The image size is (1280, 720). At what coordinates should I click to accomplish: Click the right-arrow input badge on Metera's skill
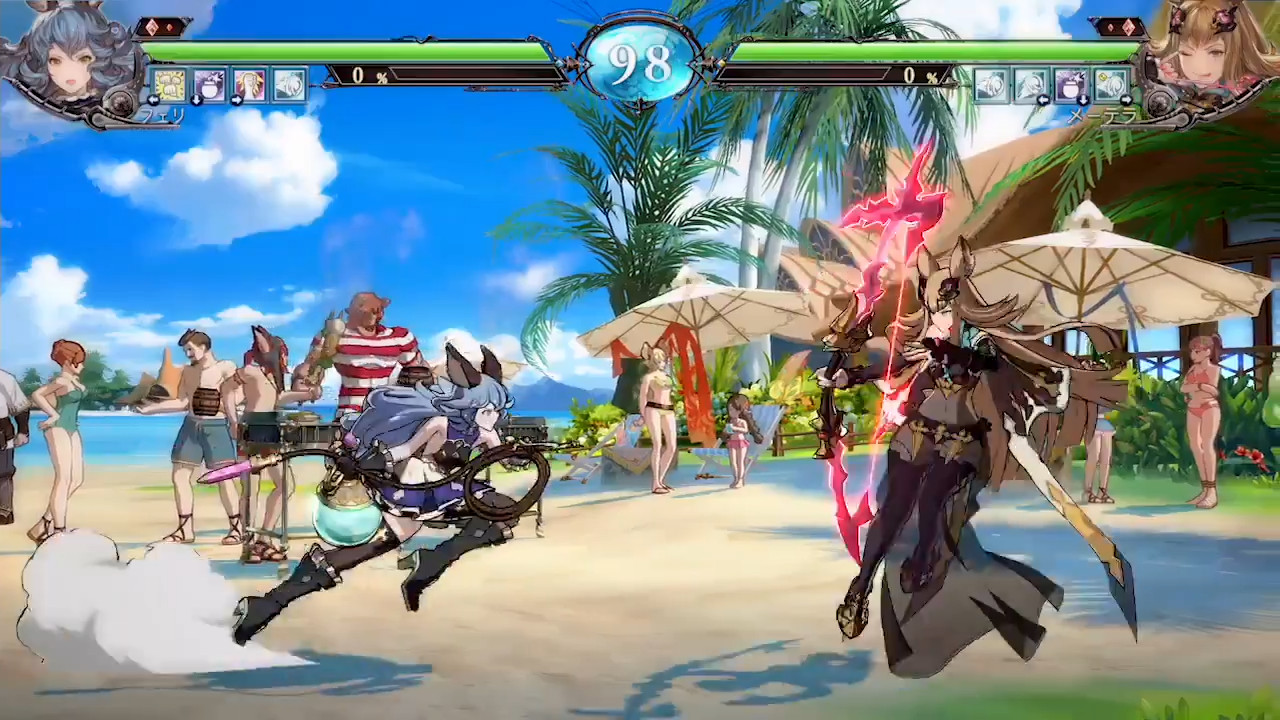point(1127,100)
